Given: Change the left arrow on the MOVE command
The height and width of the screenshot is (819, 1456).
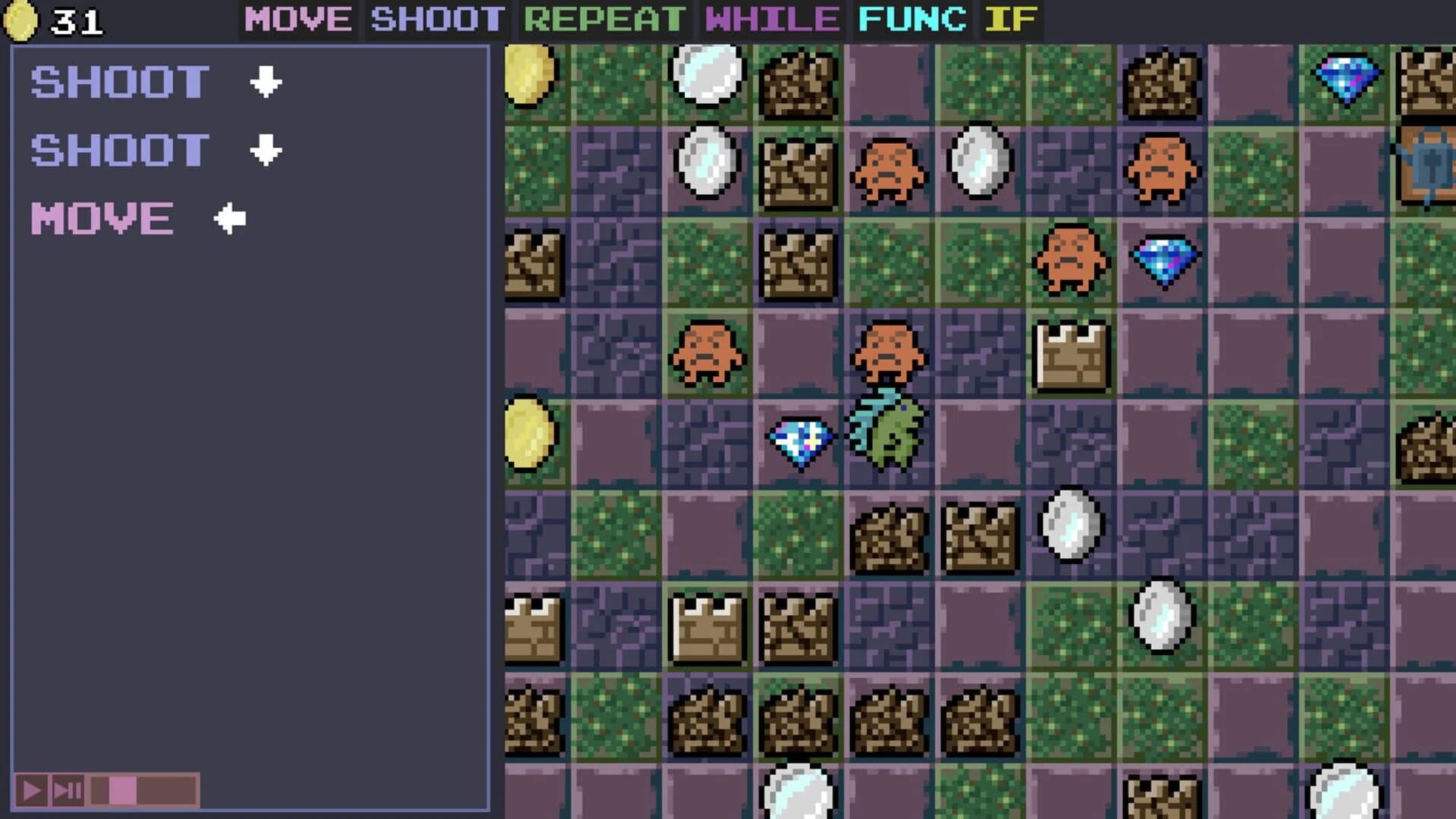Looking at the screenshot, I should click(x=230, y=218).
